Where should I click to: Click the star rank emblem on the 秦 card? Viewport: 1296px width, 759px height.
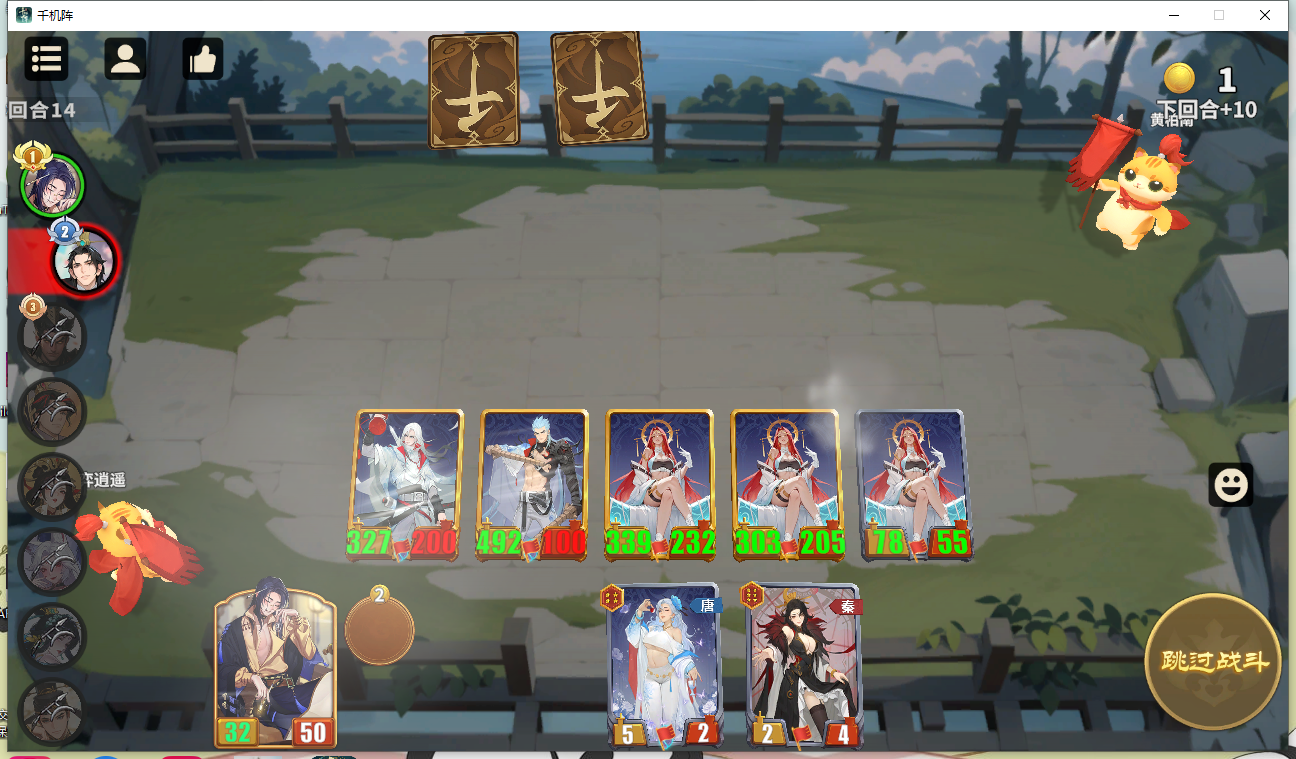click(750, 594)
